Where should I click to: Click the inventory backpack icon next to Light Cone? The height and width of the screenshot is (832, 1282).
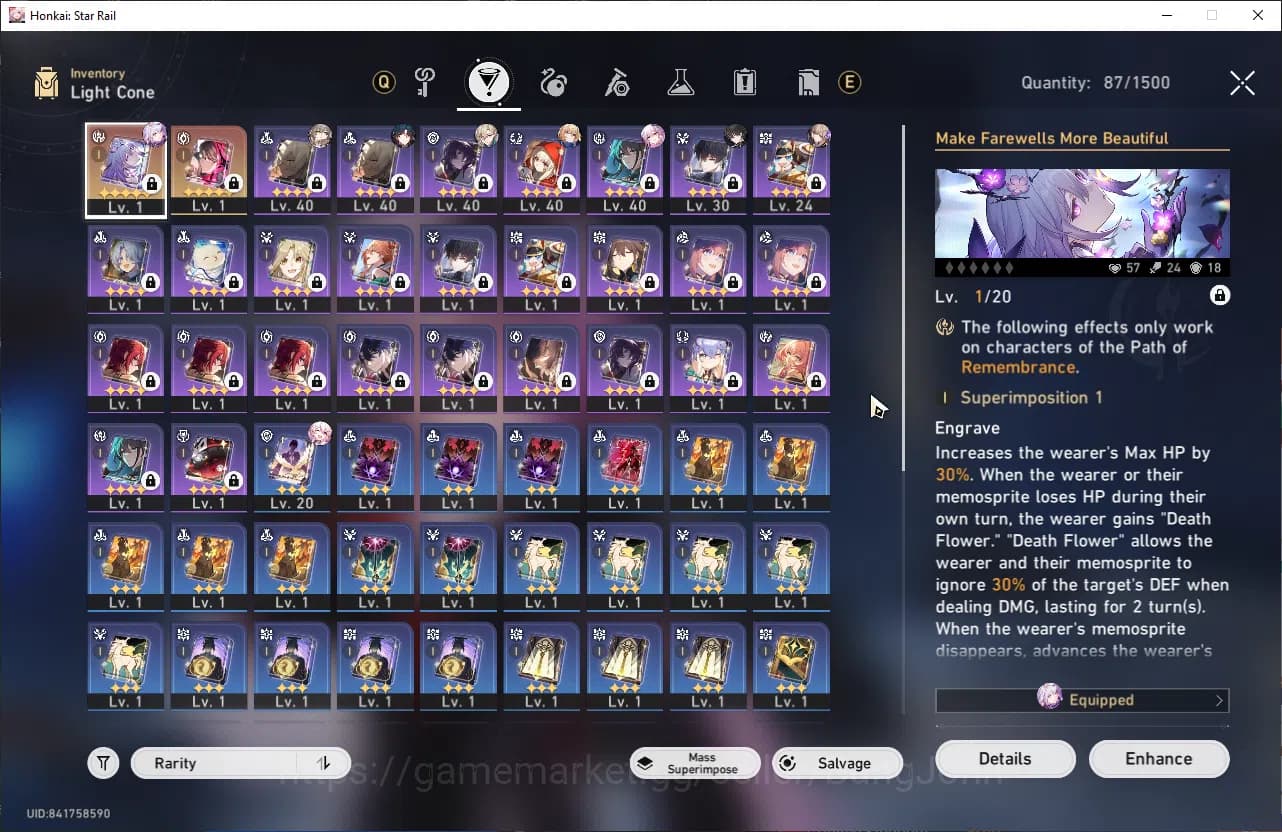[x=45, y=82]
